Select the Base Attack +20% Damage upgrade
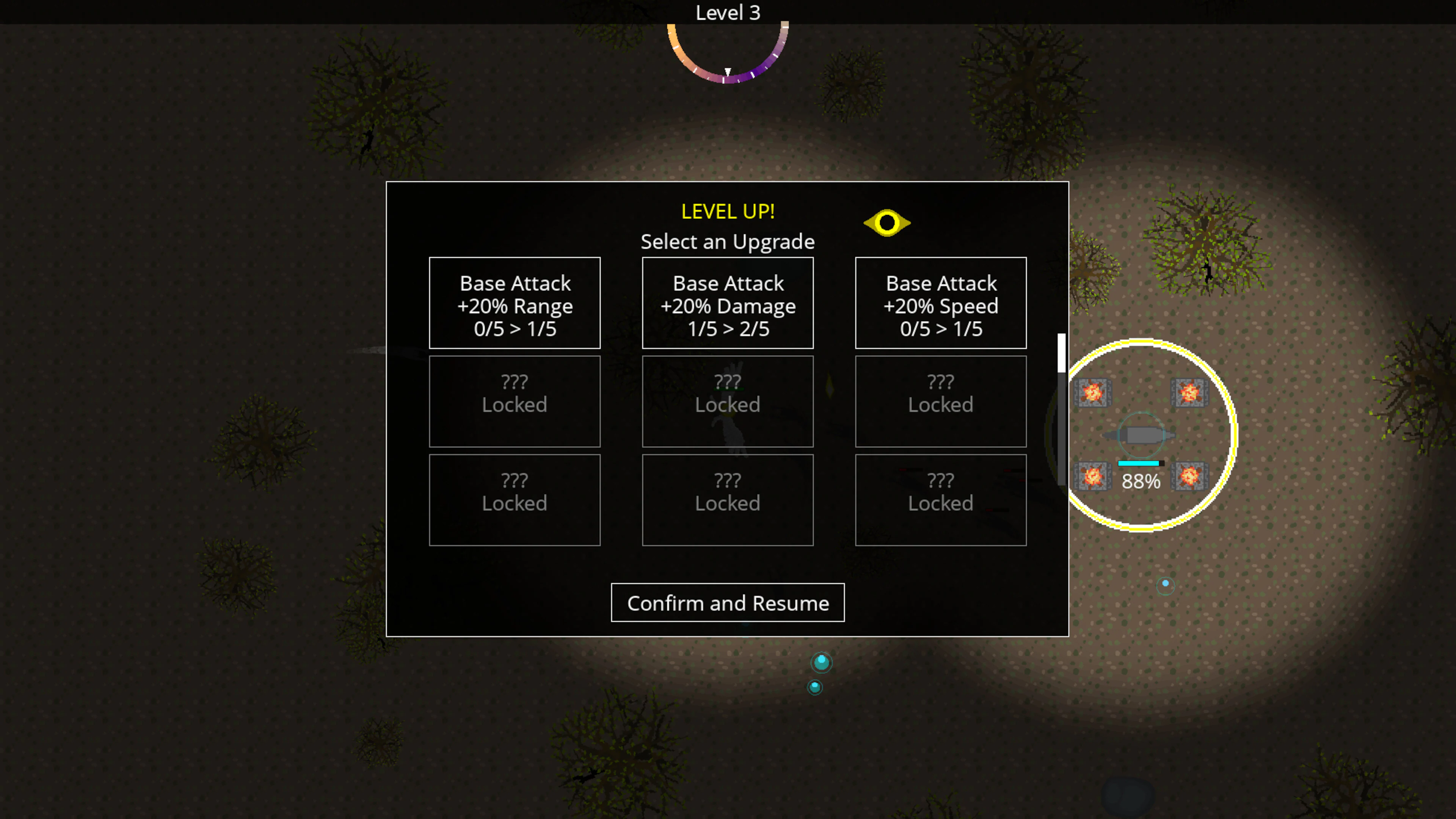The image size is (1456, 819). point(728,303)
